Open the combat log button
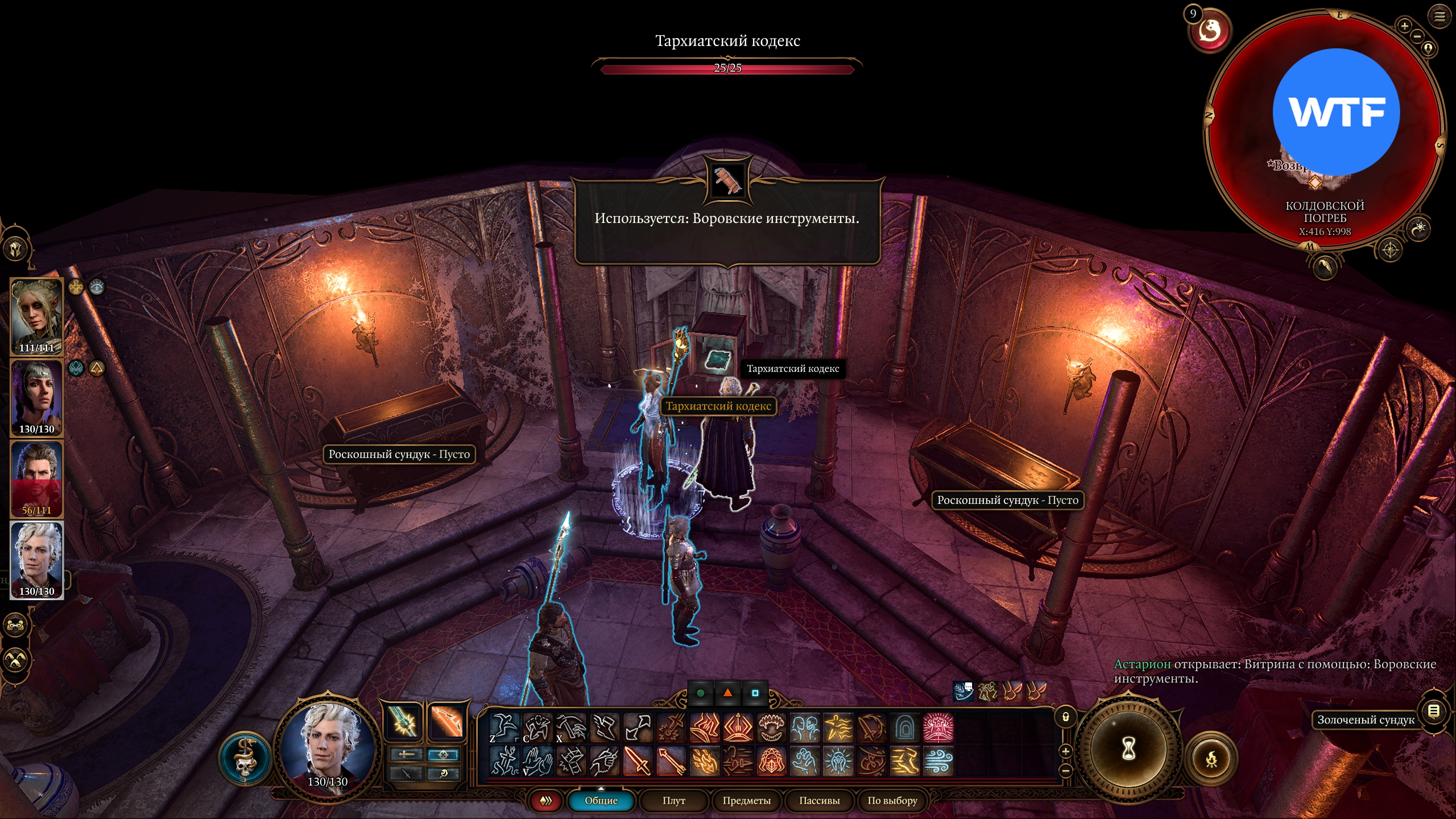The height and width of the screenshot is (819, 1456). [1433, 711]
